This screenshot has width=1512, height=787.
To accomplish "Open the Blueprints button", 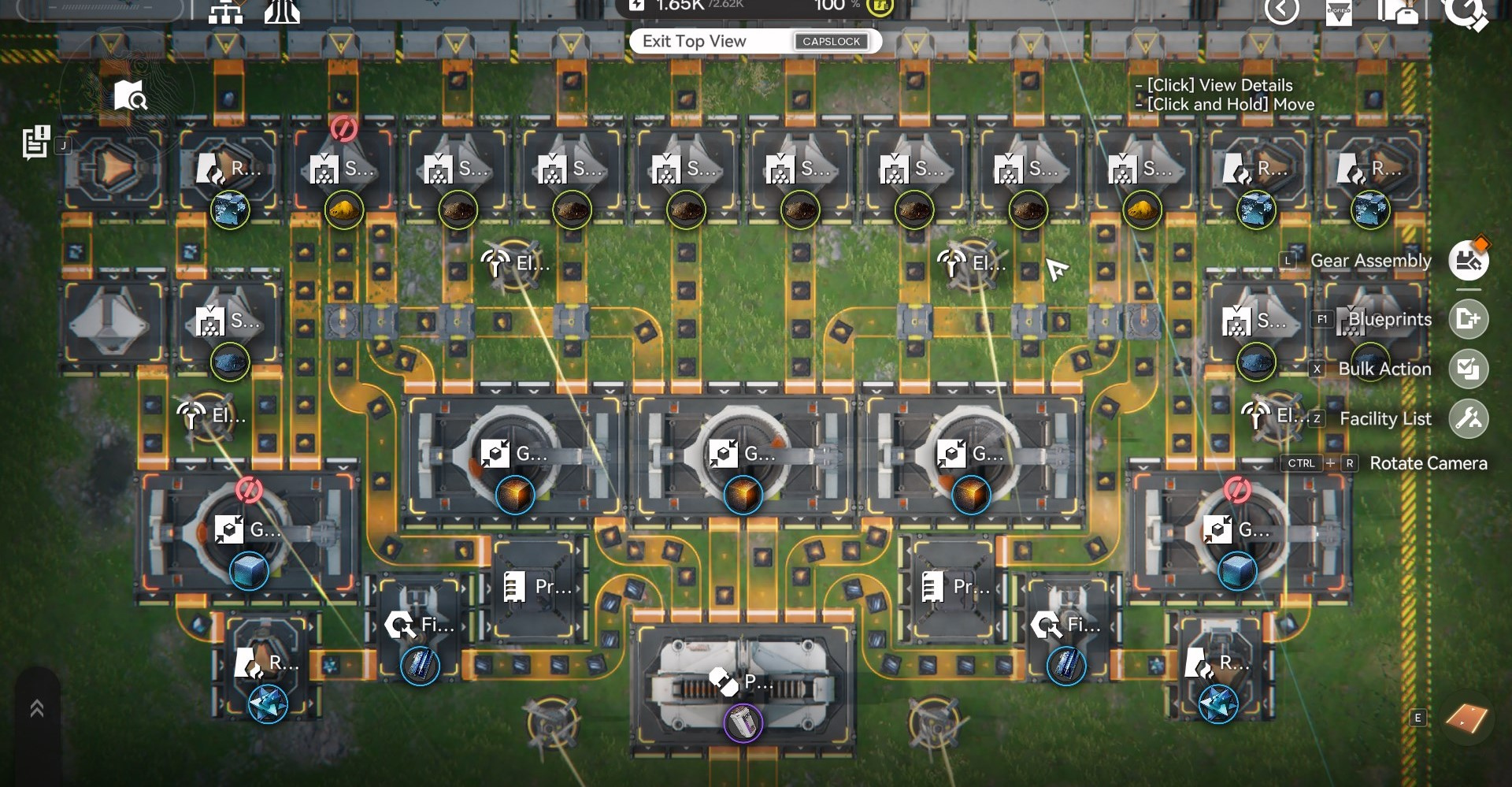I will click(x=1468, y=319).
